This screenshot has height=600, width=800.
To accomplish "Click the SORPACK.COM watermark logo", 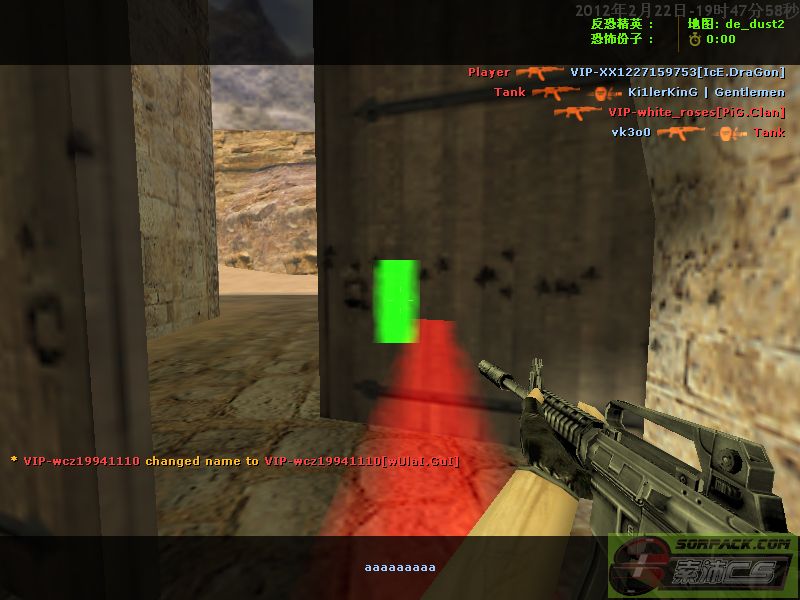I will tap(704, 566).
